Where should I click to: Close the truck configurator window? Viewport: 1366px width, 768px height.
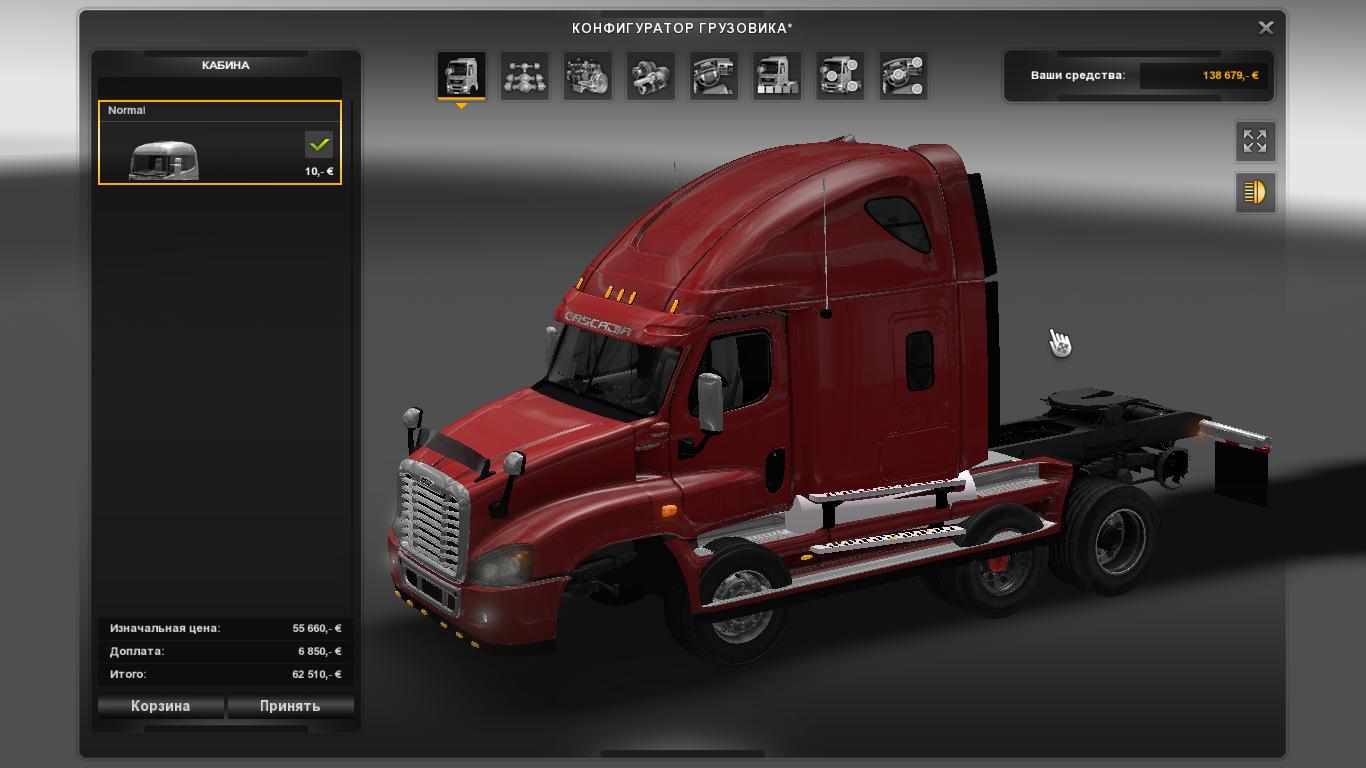pyautogui.click(x=1265, y=28)
